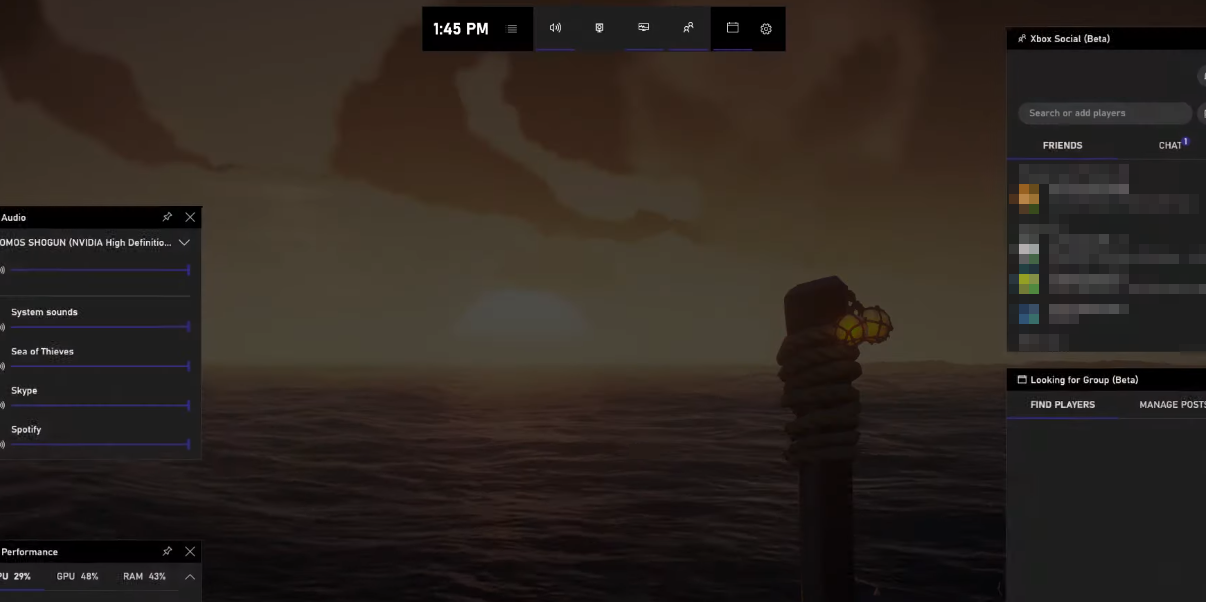Pin the Audio panel

pos(167,217)
